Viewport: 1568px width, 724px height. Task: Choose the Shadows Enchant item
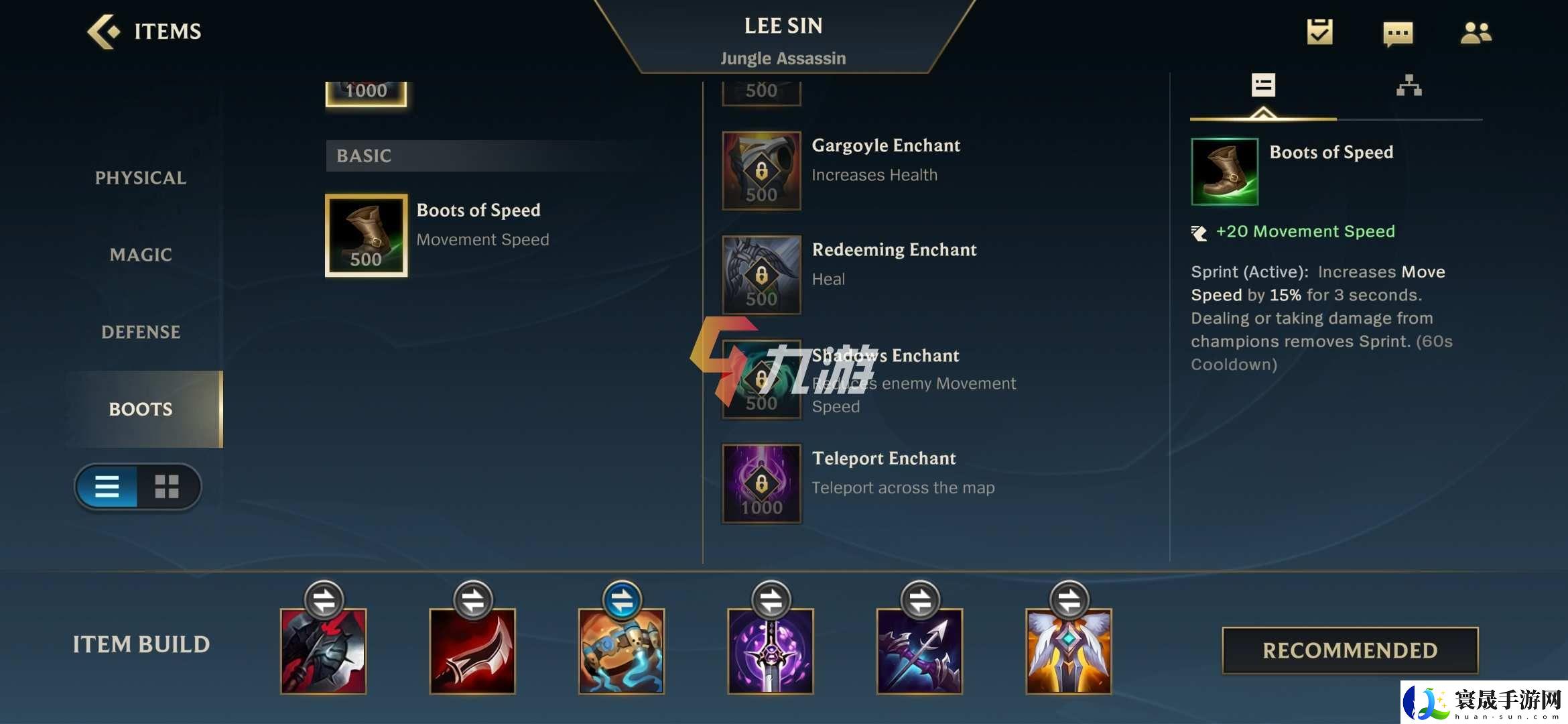[x=761, y=379]
